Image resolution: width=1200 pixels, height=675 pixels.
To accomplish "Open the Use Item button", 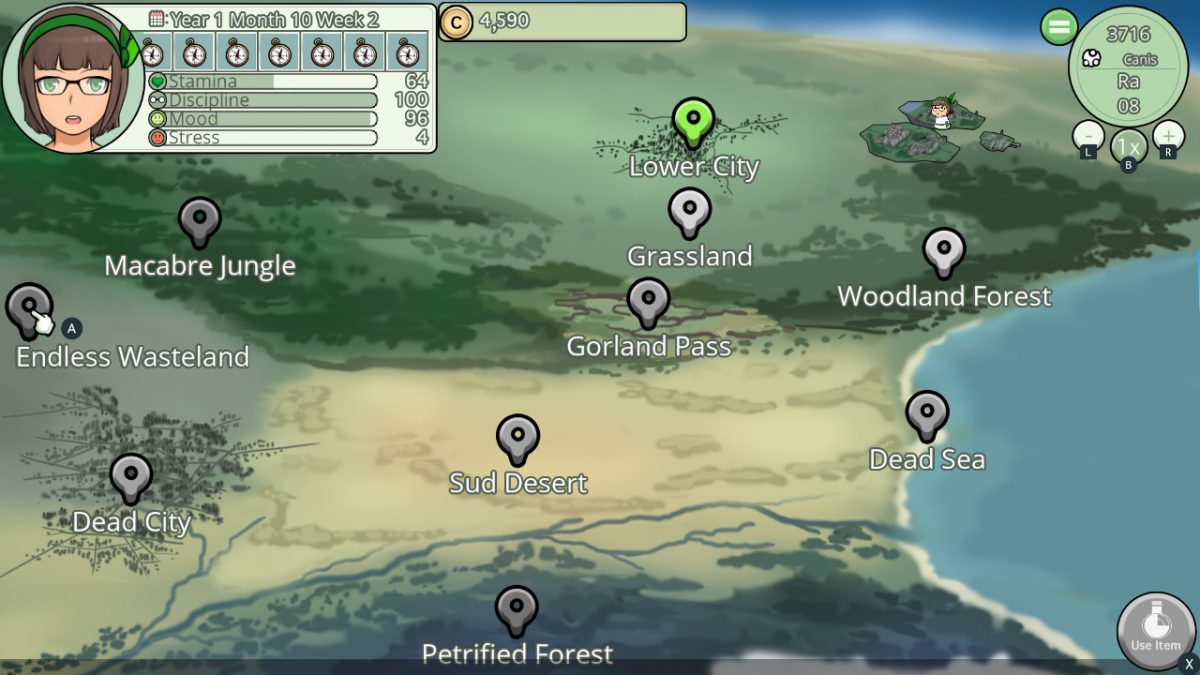I will [x=1155, y=630].
